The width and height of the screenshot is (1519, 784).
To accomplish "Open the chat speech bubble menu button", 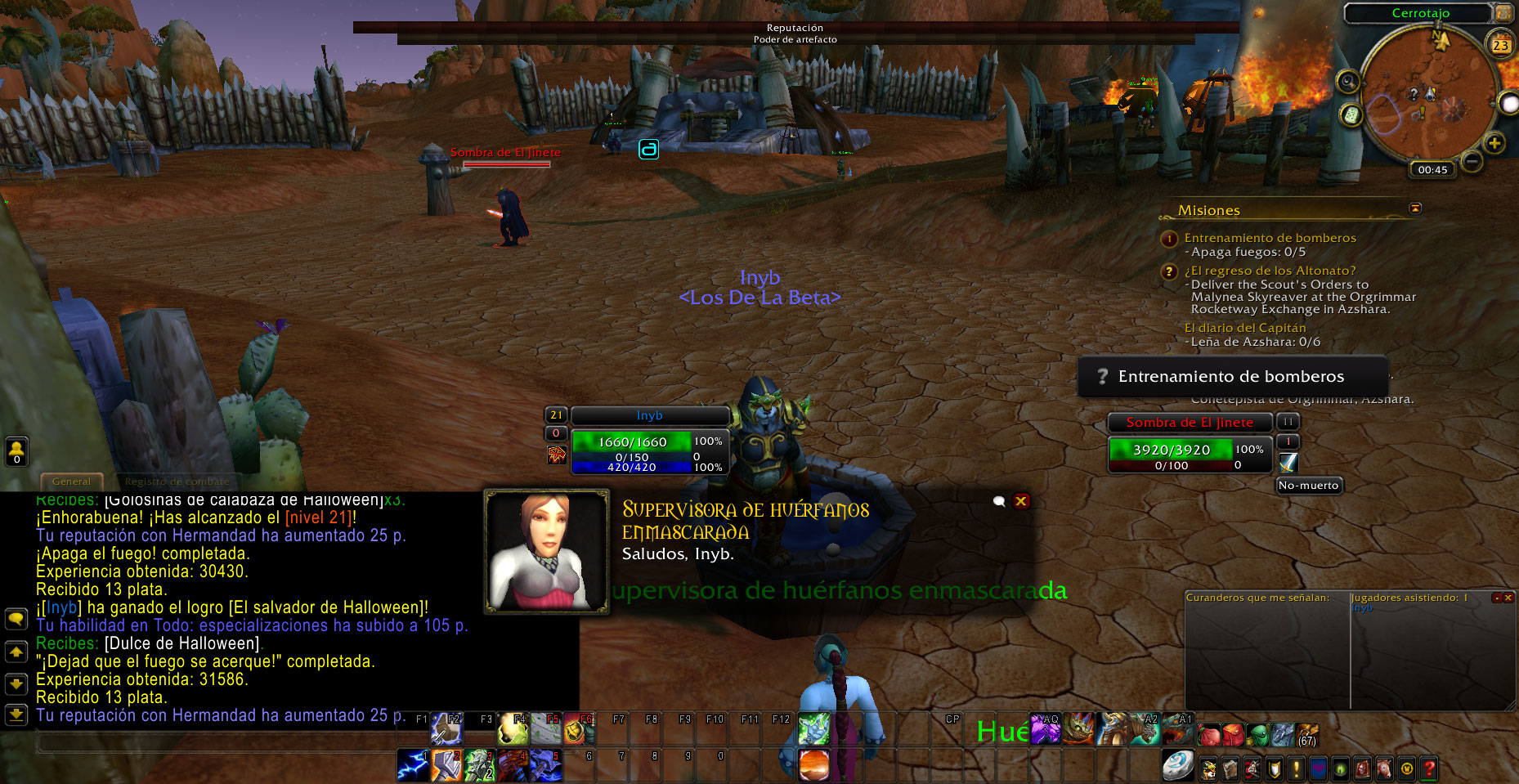I will 16,619.
